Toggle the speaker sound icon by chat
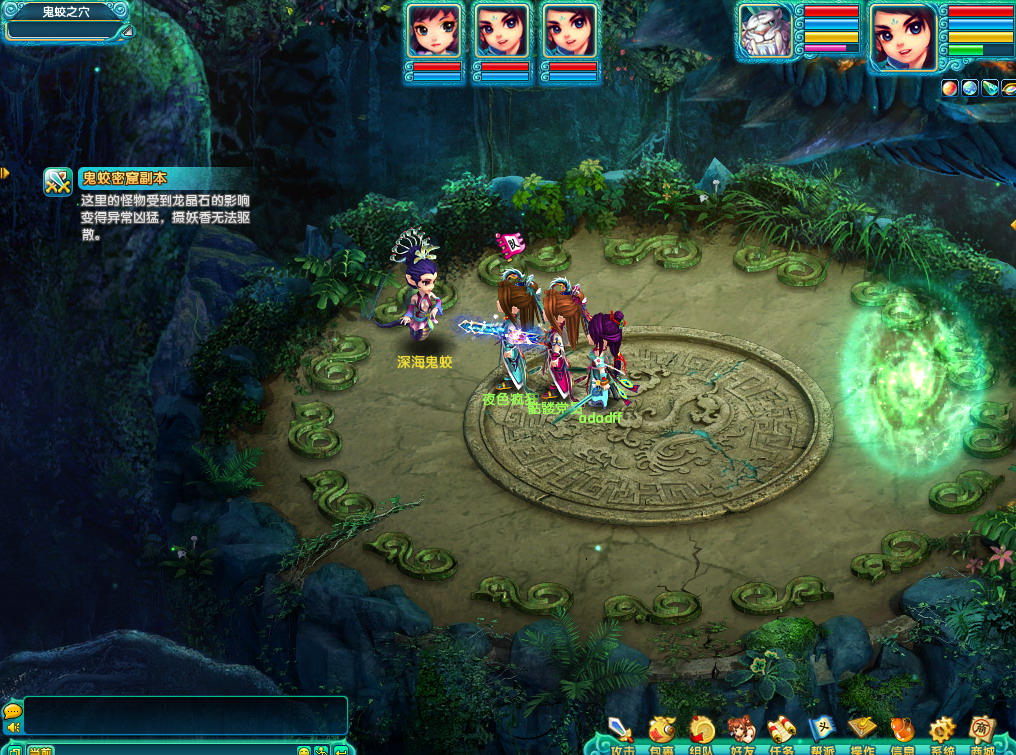This screenshot has height=755, width=1016. (x=12, y=727)
